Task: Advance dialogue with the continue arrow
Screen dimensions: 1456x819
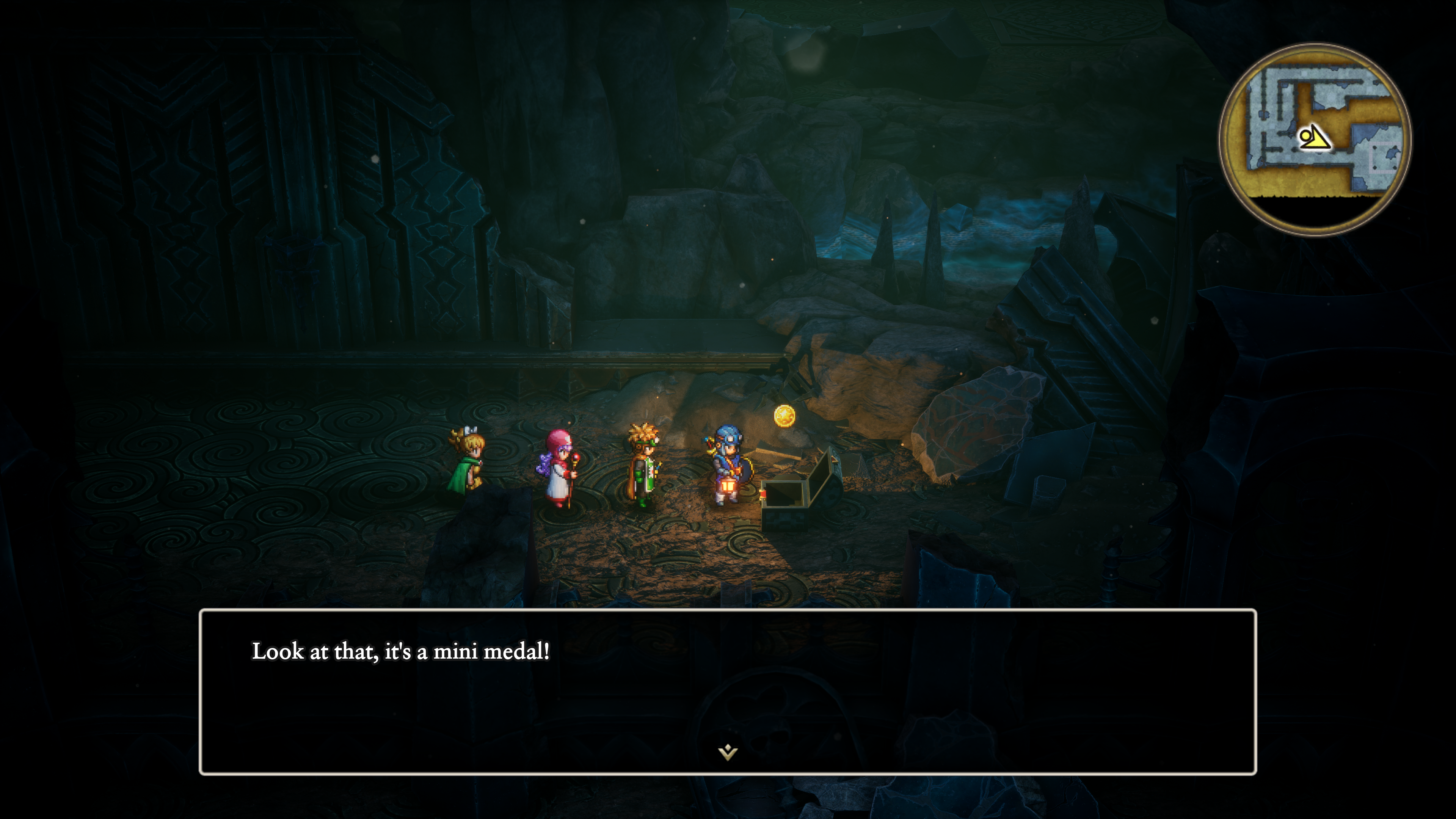Action: [728, 752]
